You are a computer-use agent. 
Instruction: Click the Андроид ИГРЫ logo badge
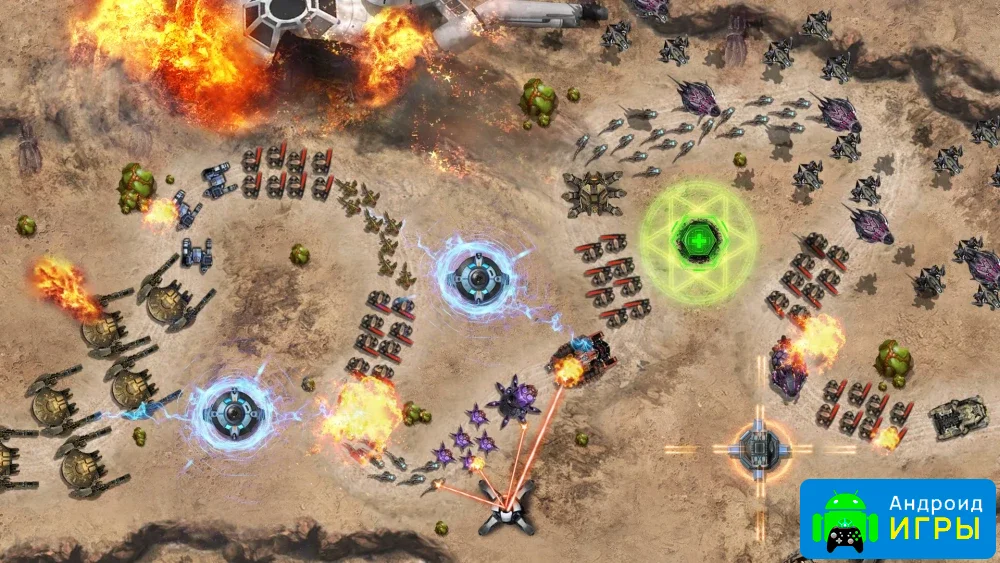coord(897,518)
